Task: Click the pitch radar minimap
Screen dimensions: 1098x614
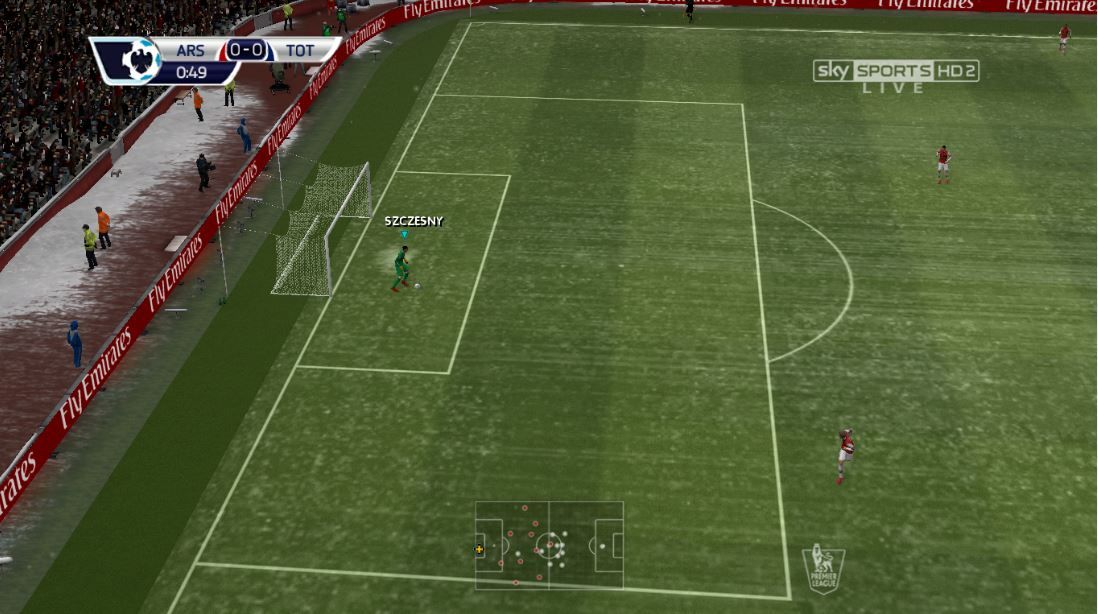Action: [x=549, y=545]
